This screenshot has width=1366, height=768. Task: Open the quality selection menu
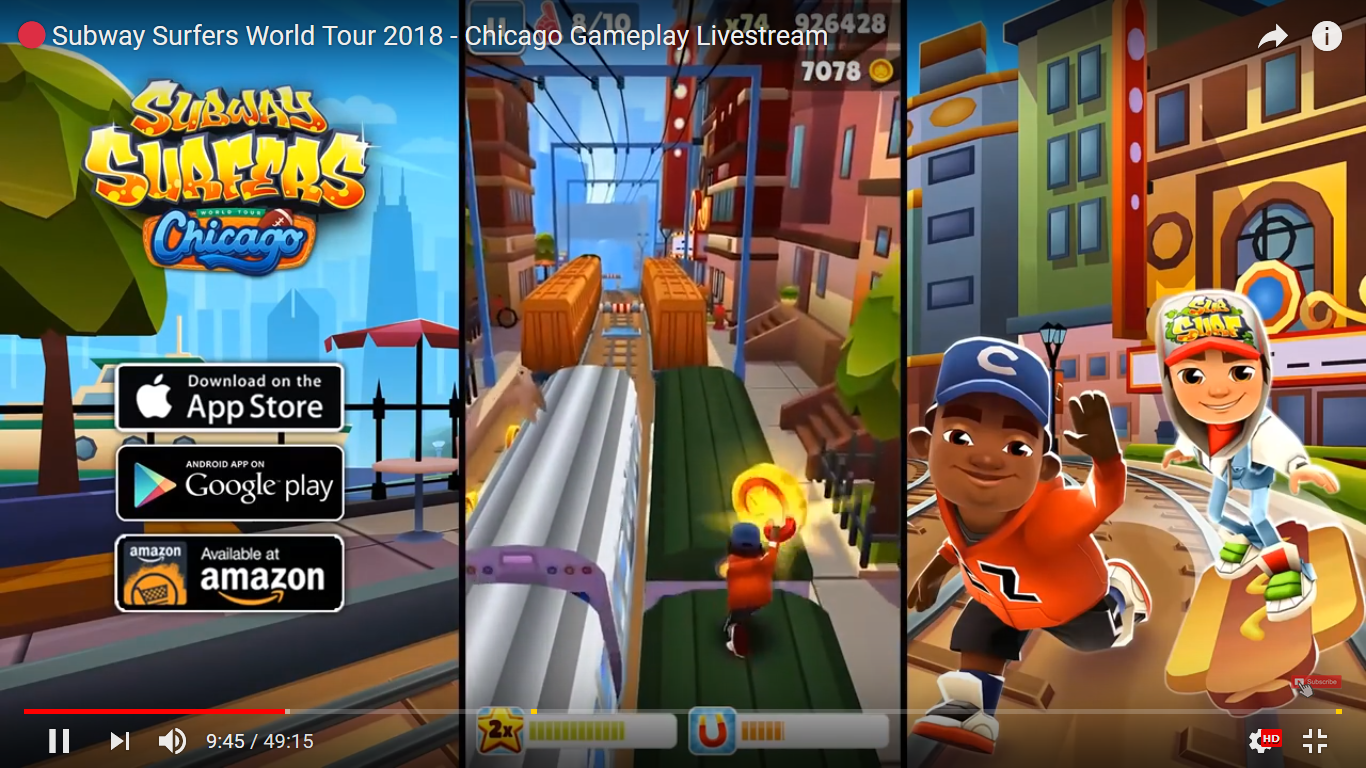coord(1260,741)
